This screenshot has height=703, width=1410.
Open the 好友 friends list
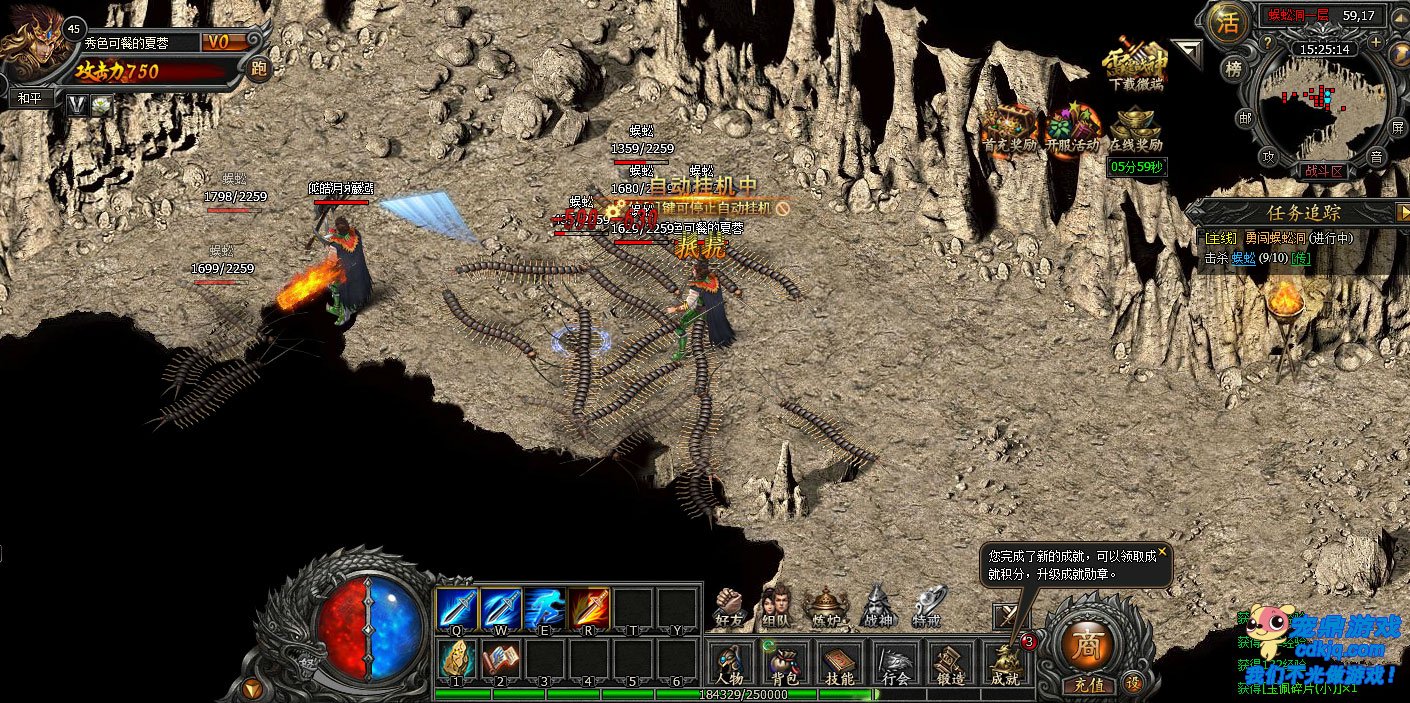click(729, 606)
